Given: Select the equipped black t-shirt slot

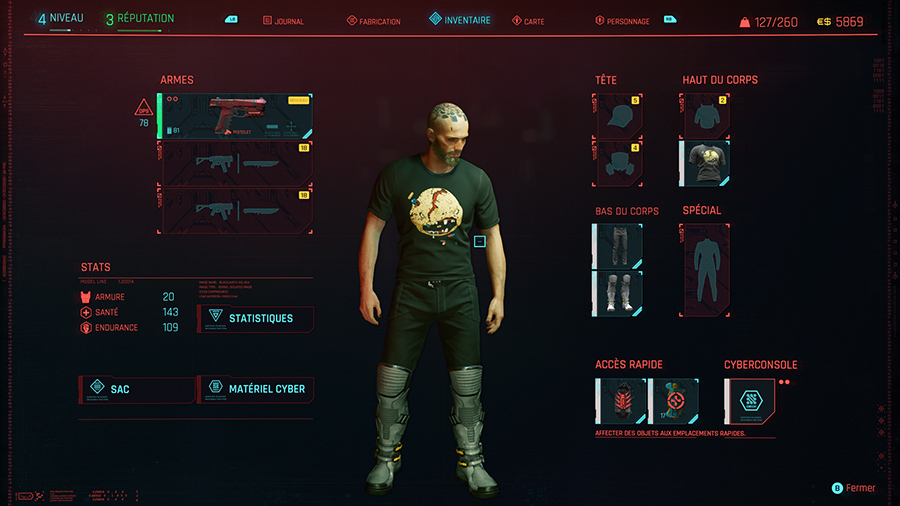Looking at the screenshot, I should (x=705, y=163).
